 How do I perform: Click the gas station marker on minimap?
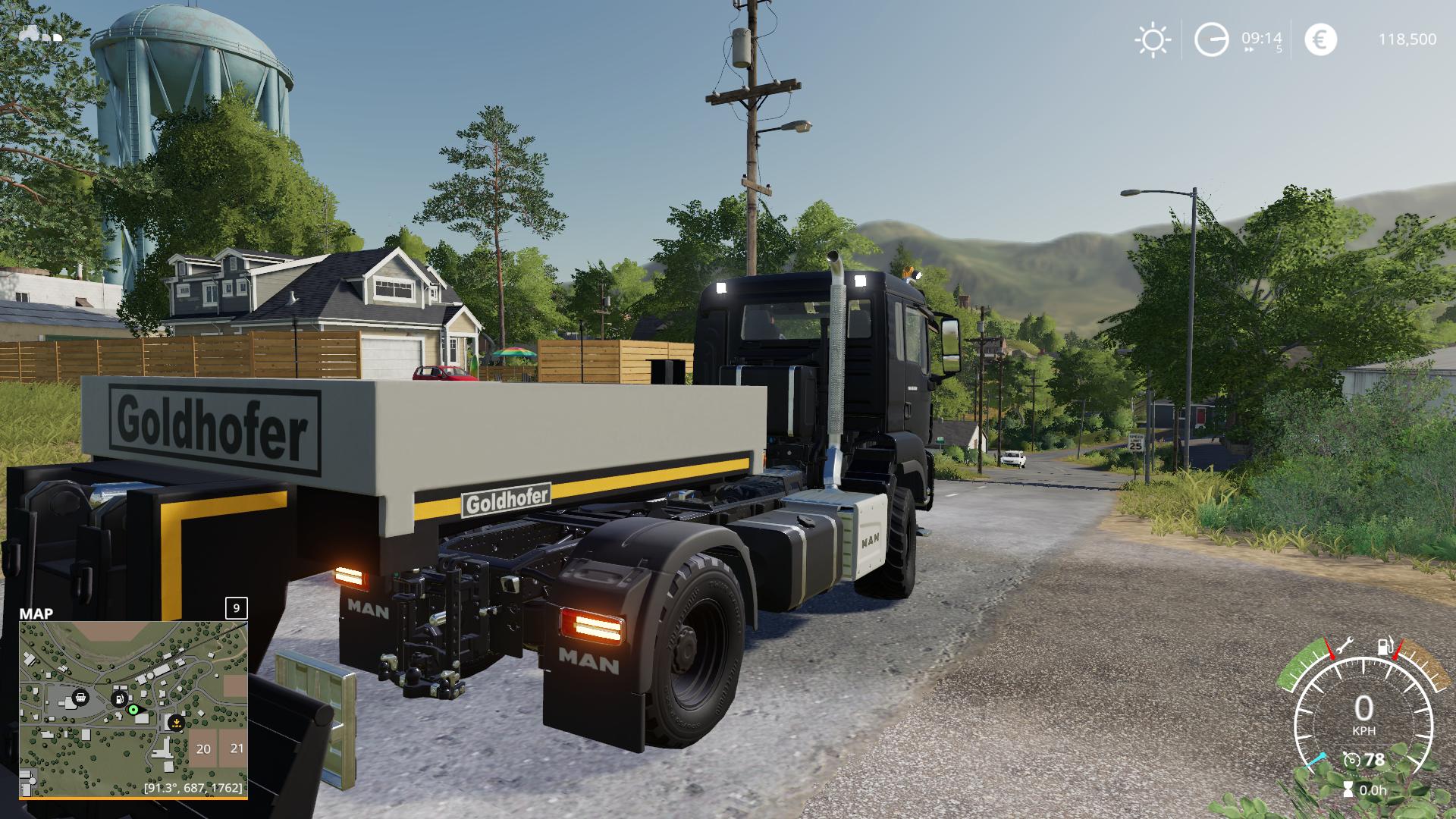[x=118, y=698]
